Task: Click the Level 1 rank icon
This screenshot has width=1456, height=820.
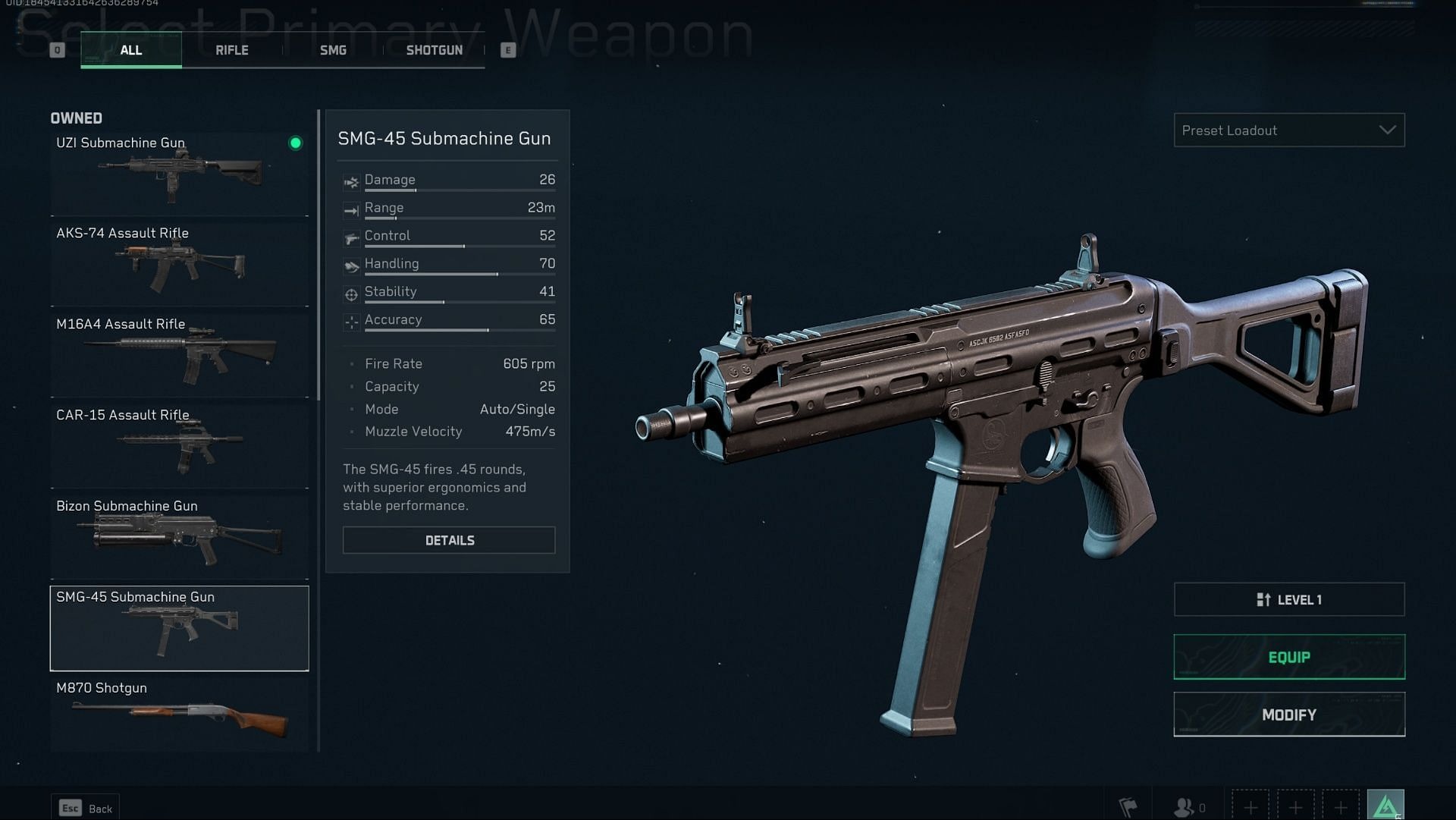Action: click(x=1265, y=599)
